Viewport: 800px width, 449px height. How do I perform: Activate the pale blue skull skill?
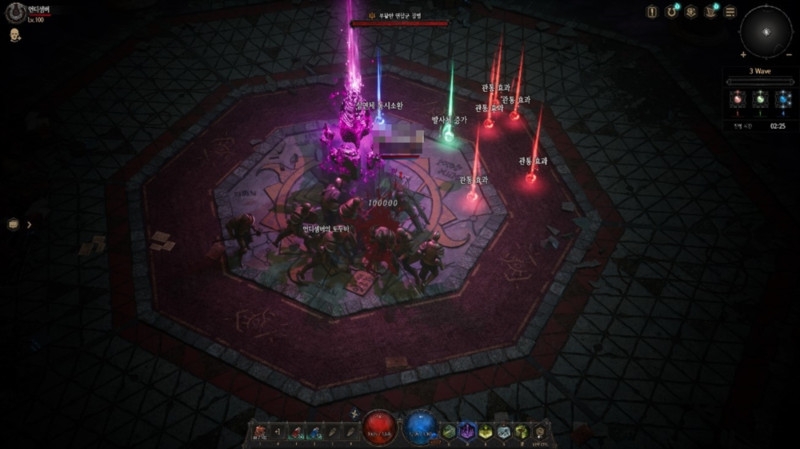(x=503, y=431)
